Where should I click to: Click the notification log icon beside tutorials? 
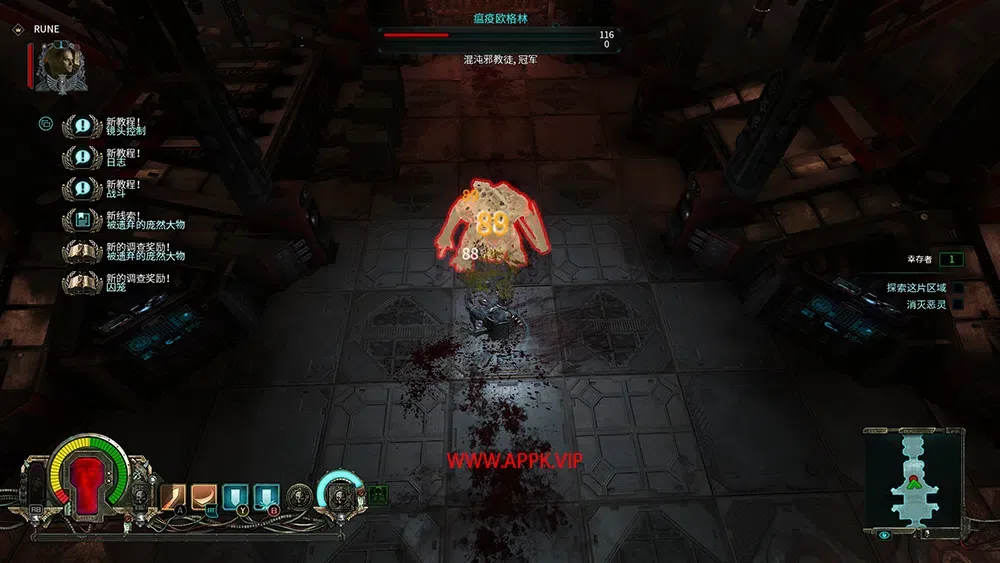click(45, 124)
